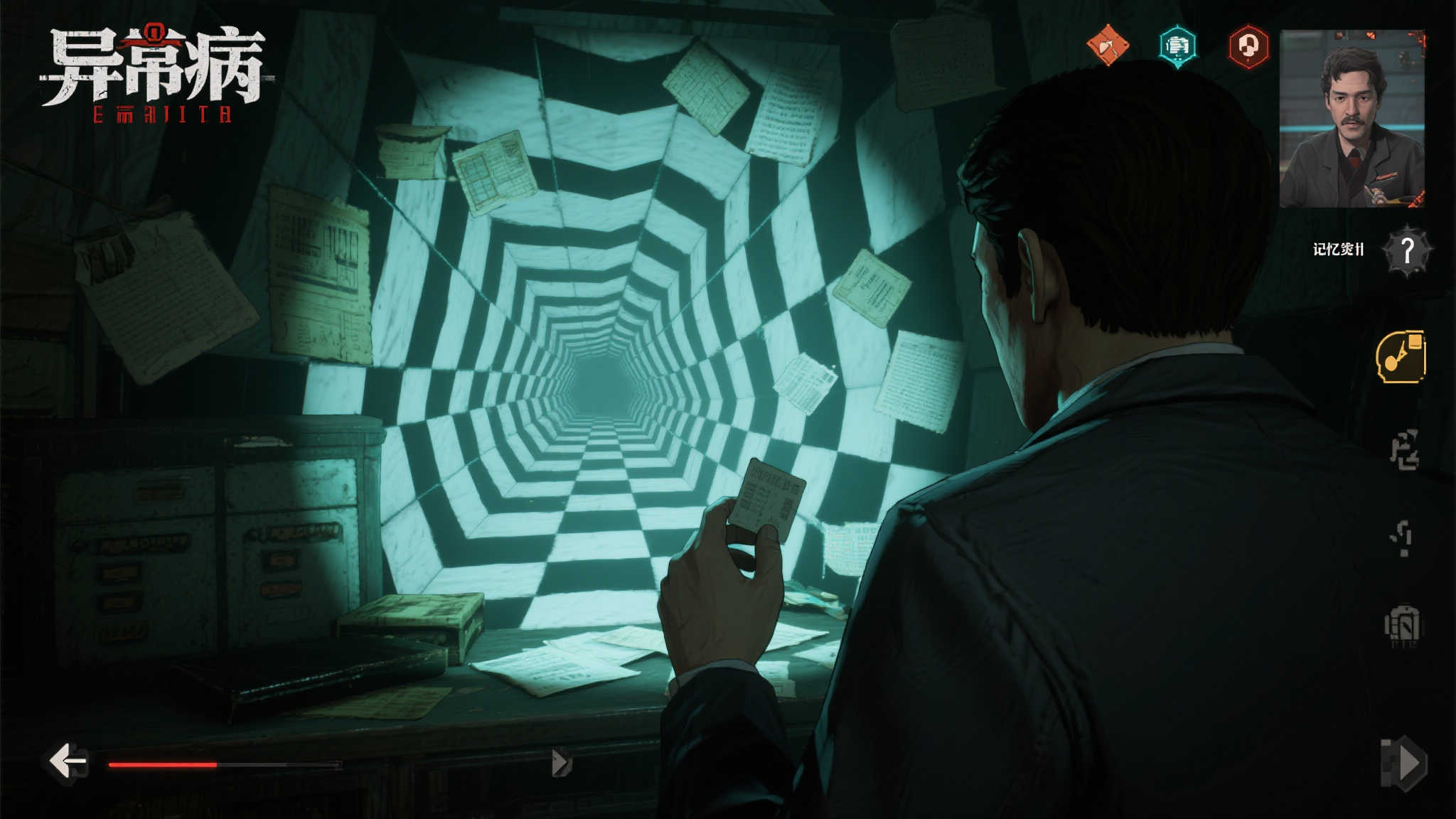Click the white back arrow button
This screenshot has height=819, width=1456.
tap(68, 762)
